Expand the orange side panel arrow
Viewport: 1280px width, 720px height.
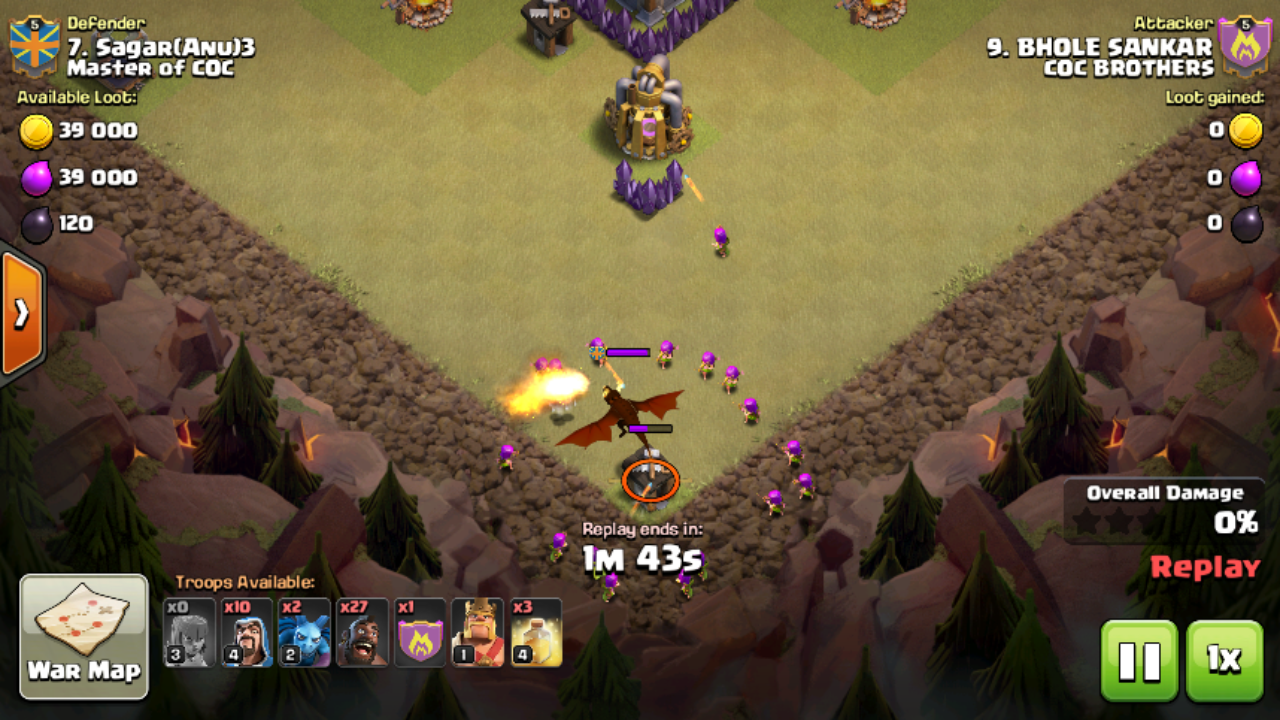click(x=21, y=313)
